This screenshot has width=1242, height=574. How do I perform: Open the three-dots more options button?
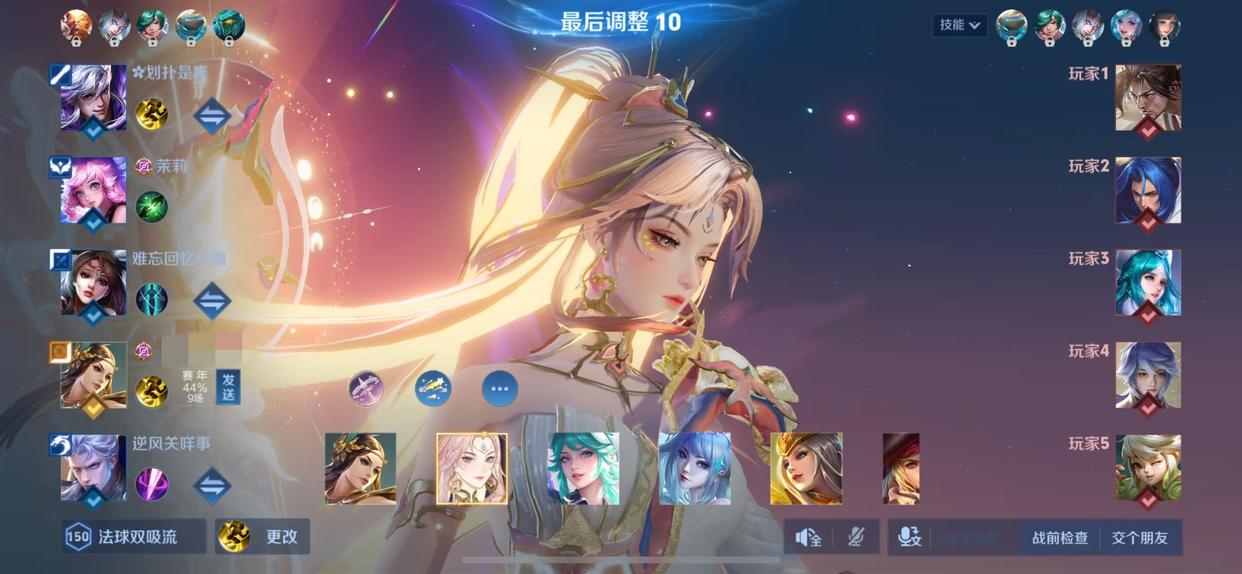(500, 388)
